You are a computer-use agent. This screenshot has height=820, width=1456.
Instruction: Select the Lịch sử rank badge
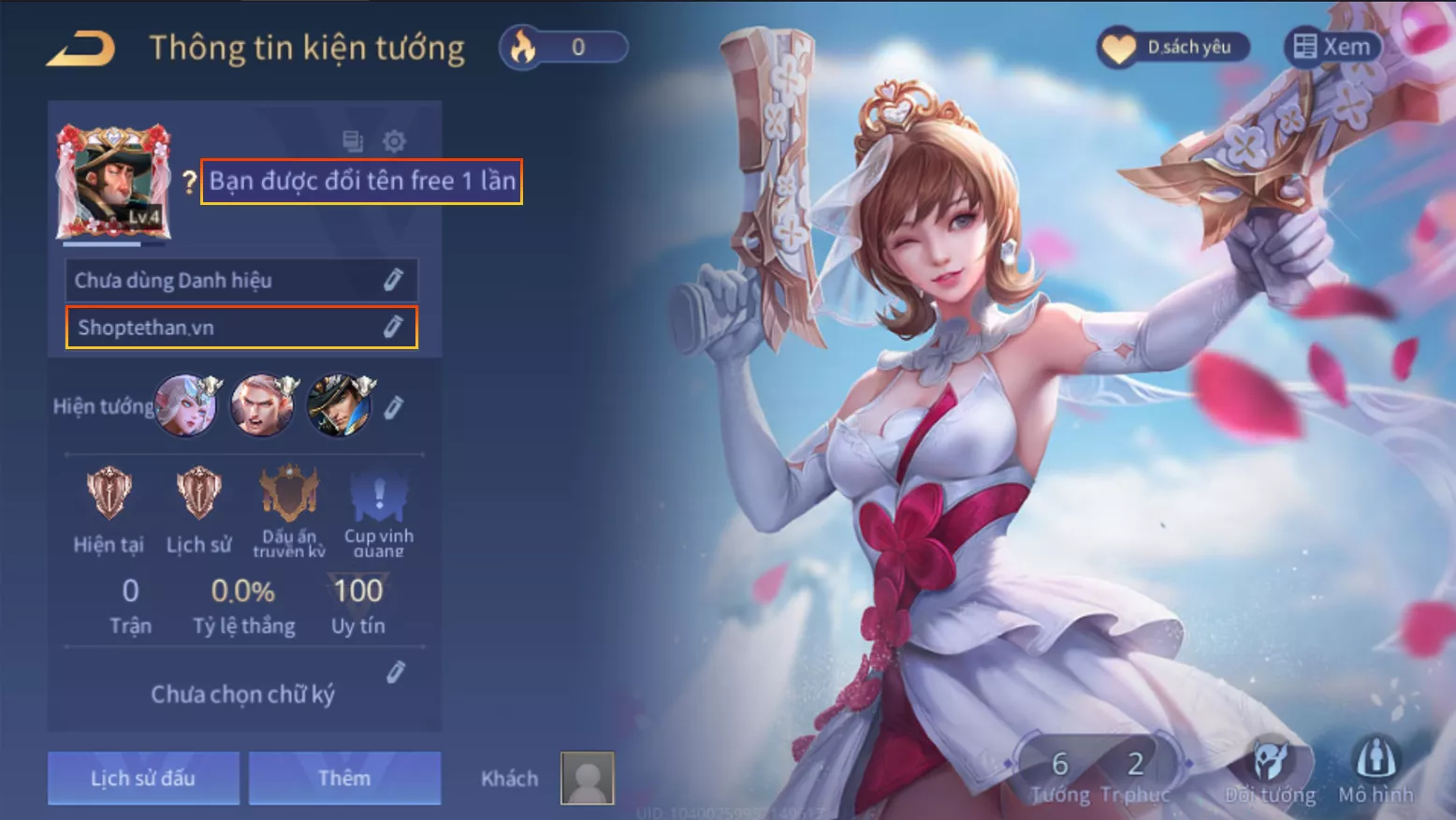click(x=198, y=494)
